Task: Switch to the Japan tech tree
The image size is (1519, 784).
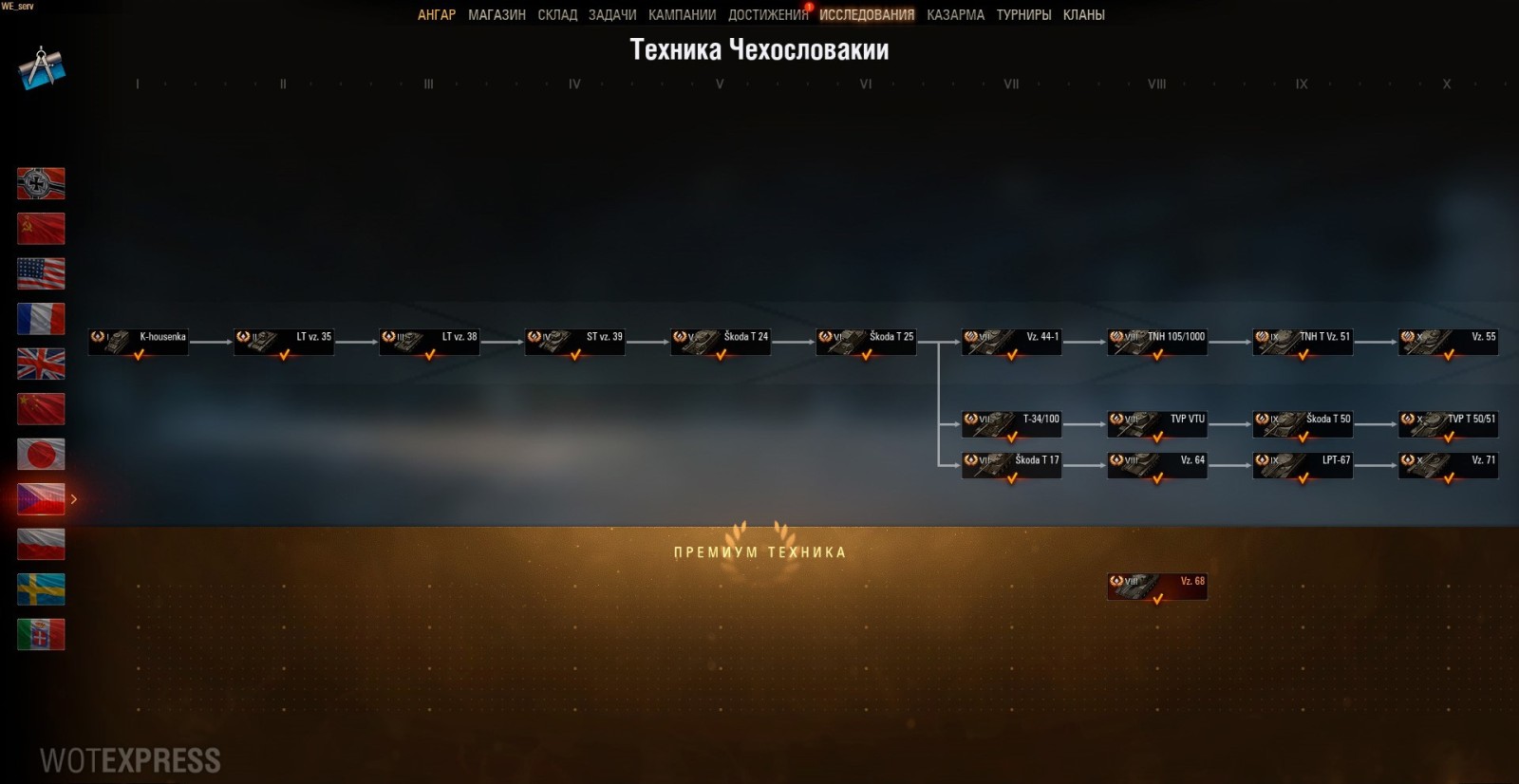Action: click(x=41, y=455)
